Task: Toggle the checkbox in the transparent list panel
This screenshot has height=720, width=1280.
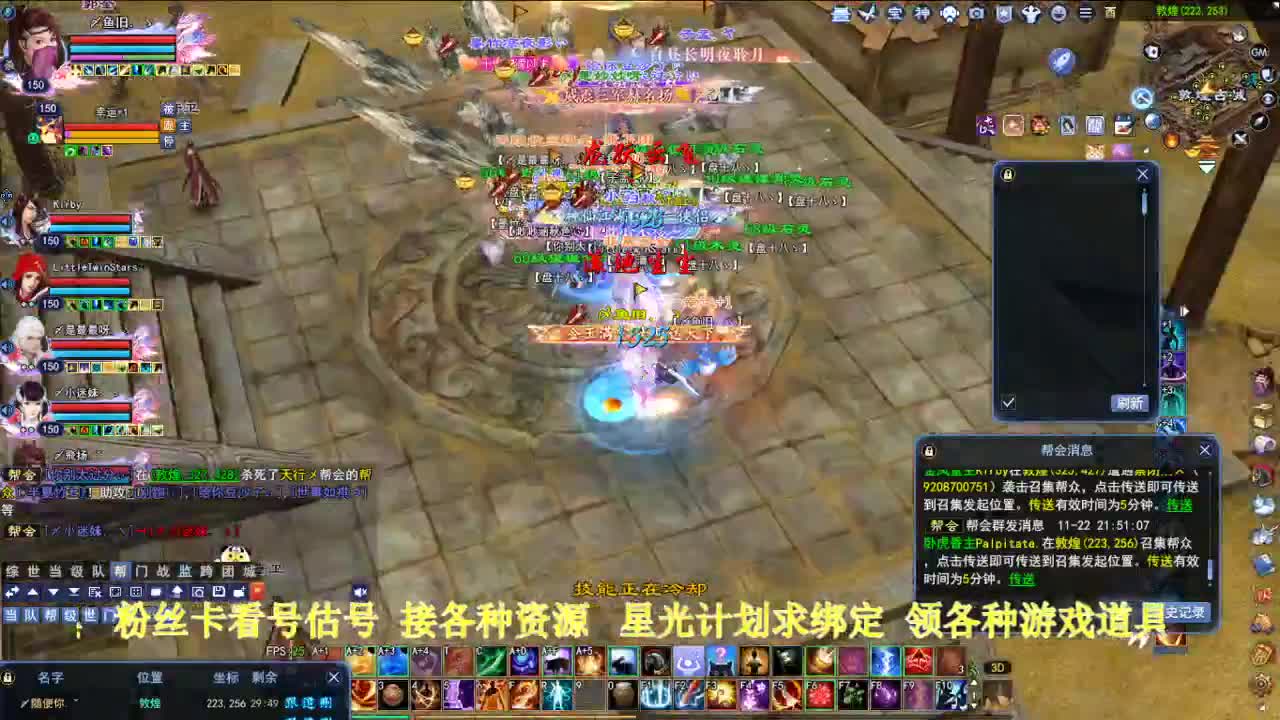Action: point(1009,401)
